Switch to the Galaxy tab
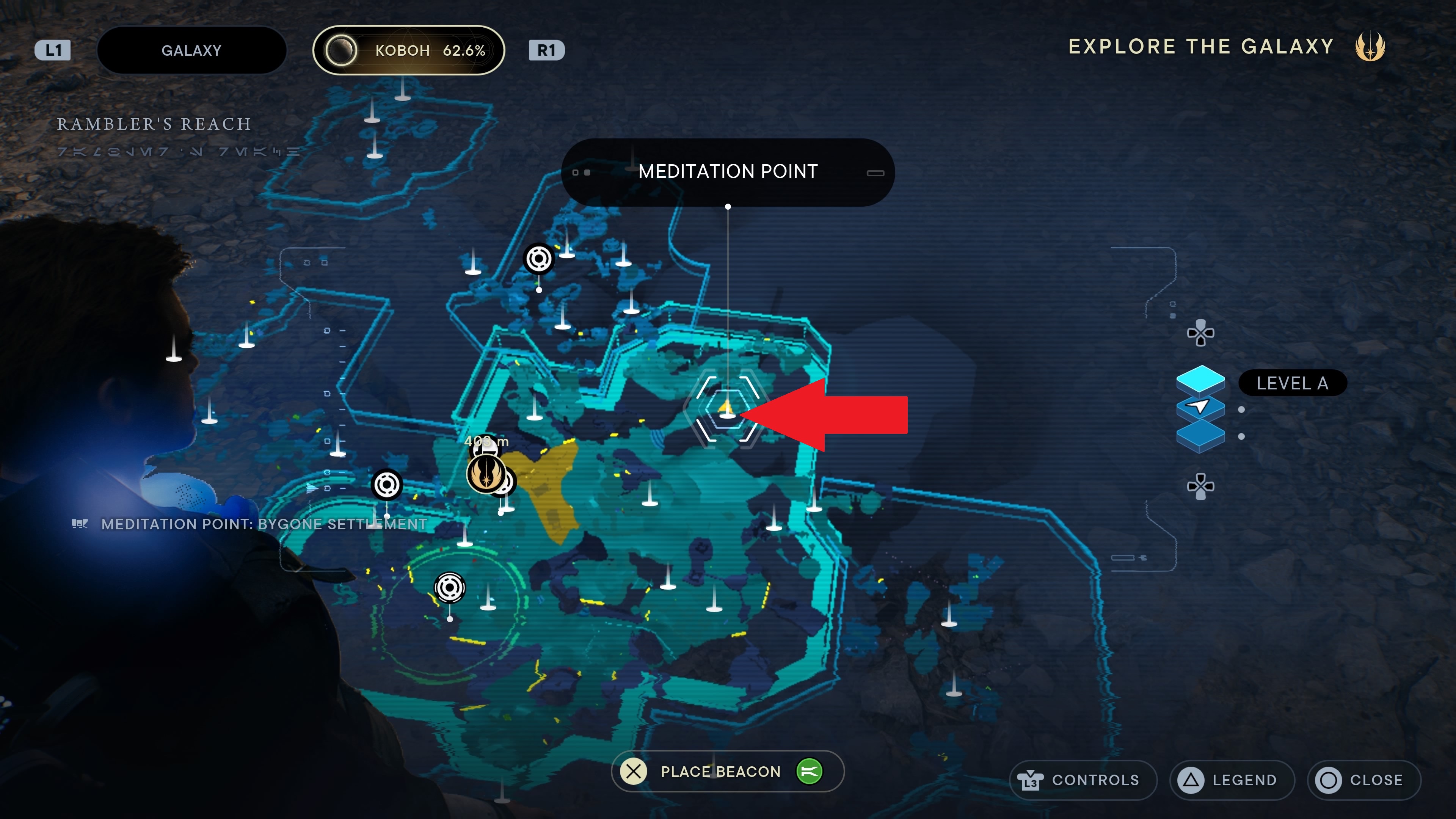The width and height of the screenshot is (1456, 819). click(x=191, y=50)
